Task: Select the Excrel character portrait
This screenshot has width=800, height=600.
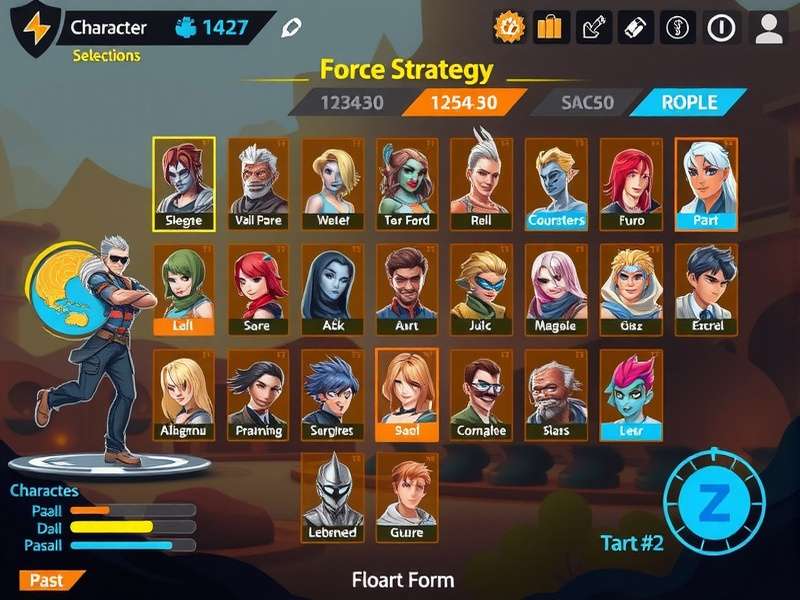Action: (706, 290)
